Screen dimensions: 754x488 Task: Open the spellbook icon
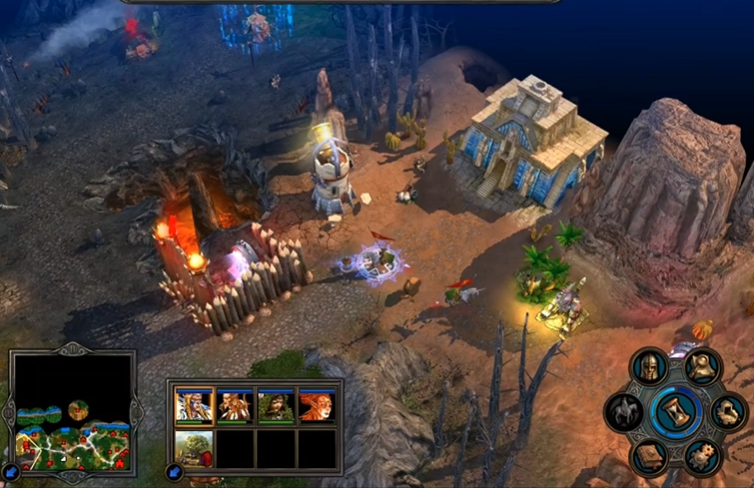click(649, 456)
